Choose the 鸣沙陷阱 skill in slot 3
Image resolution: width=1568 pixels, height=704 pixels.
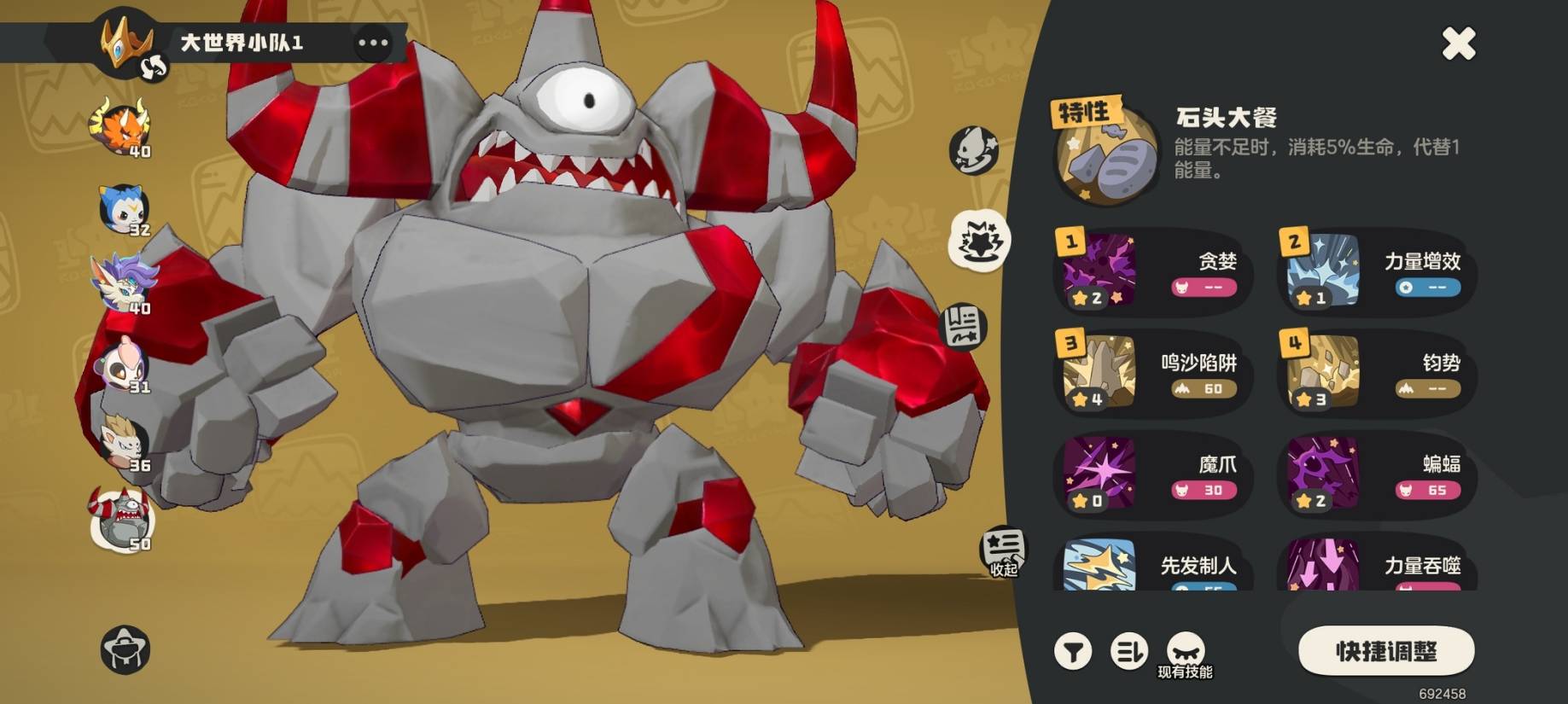1152,374
